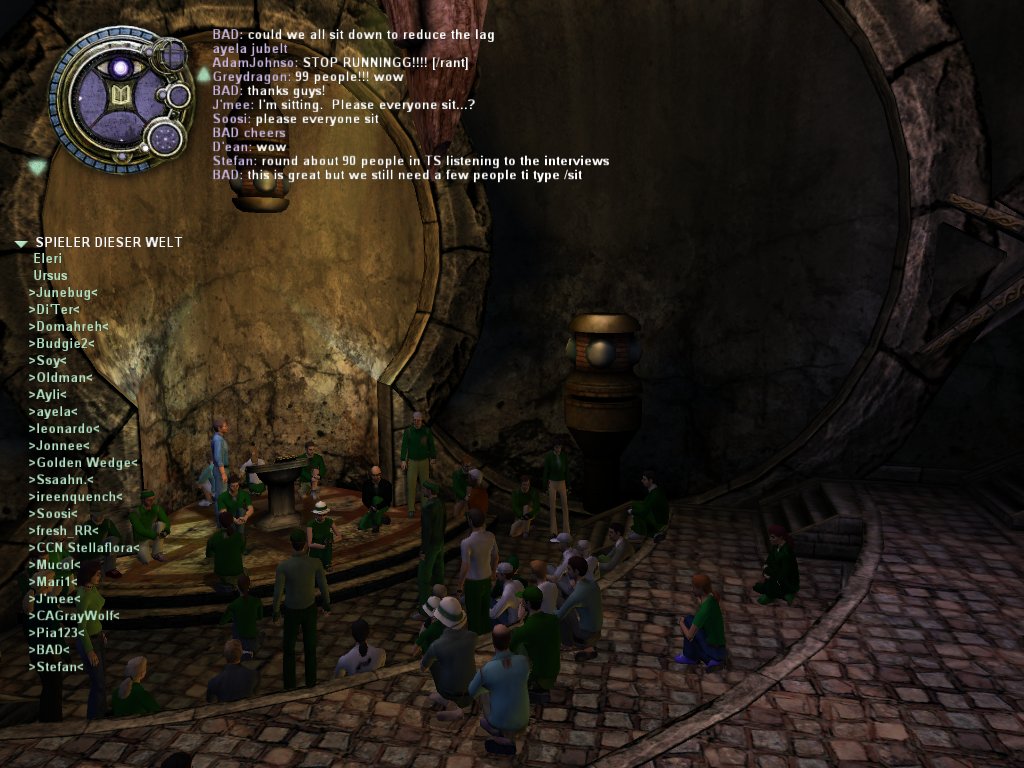Select player Eleri in the list
1024x768 pixels.
[48, 258]
